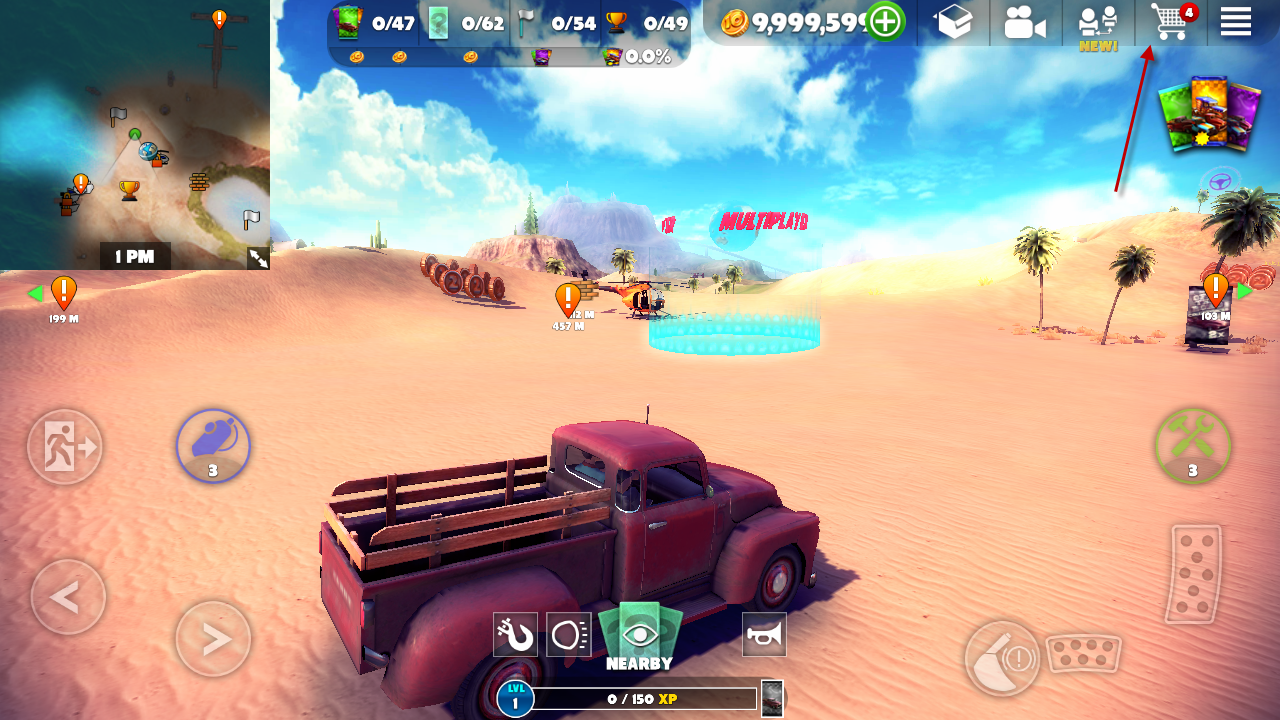Switch camera view with the camera icon
This screenshot has height=720, width=1280.
[x=1025, y=22]
